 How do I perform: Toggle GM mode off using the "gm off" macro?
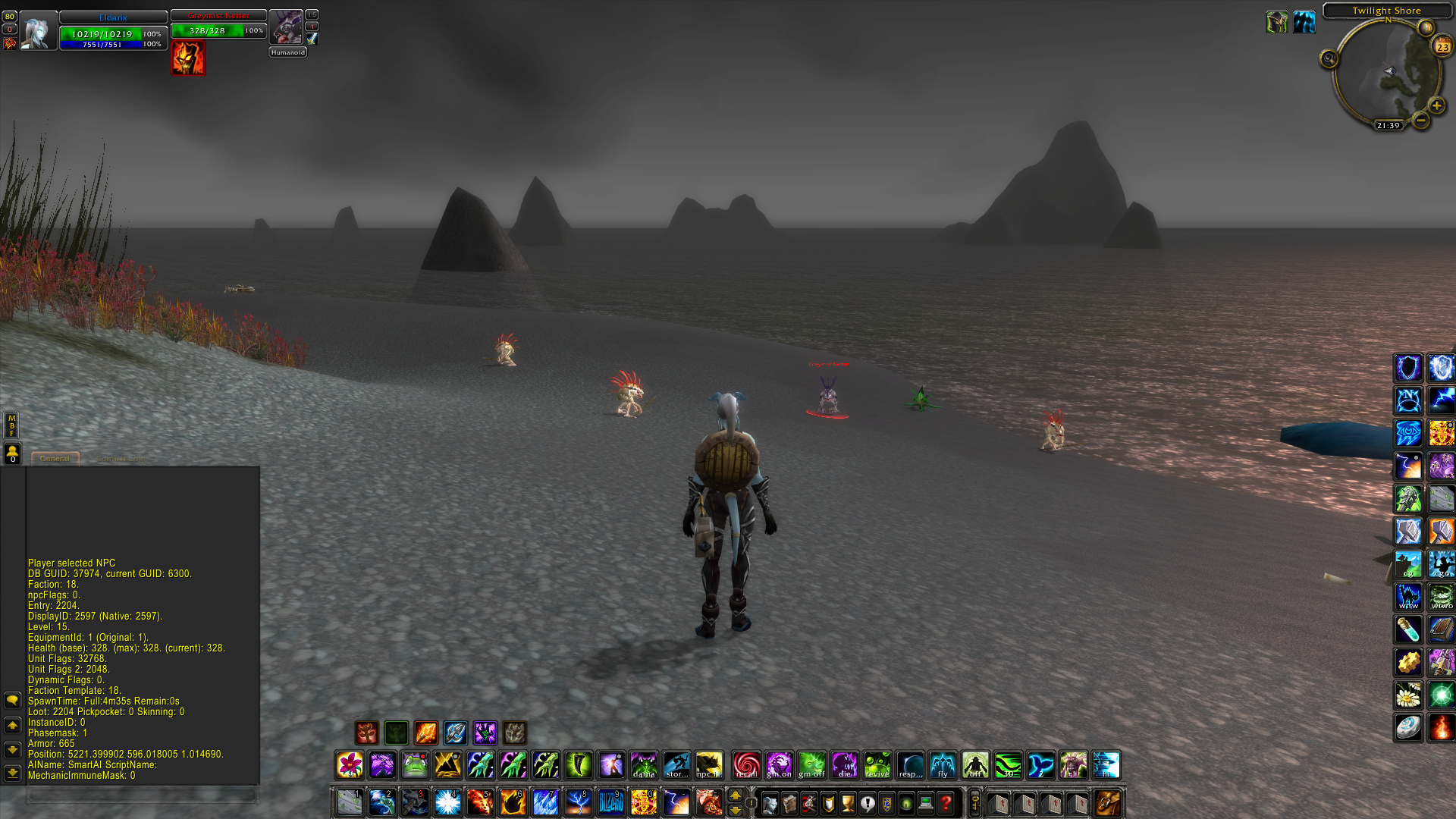pos(813,765)
